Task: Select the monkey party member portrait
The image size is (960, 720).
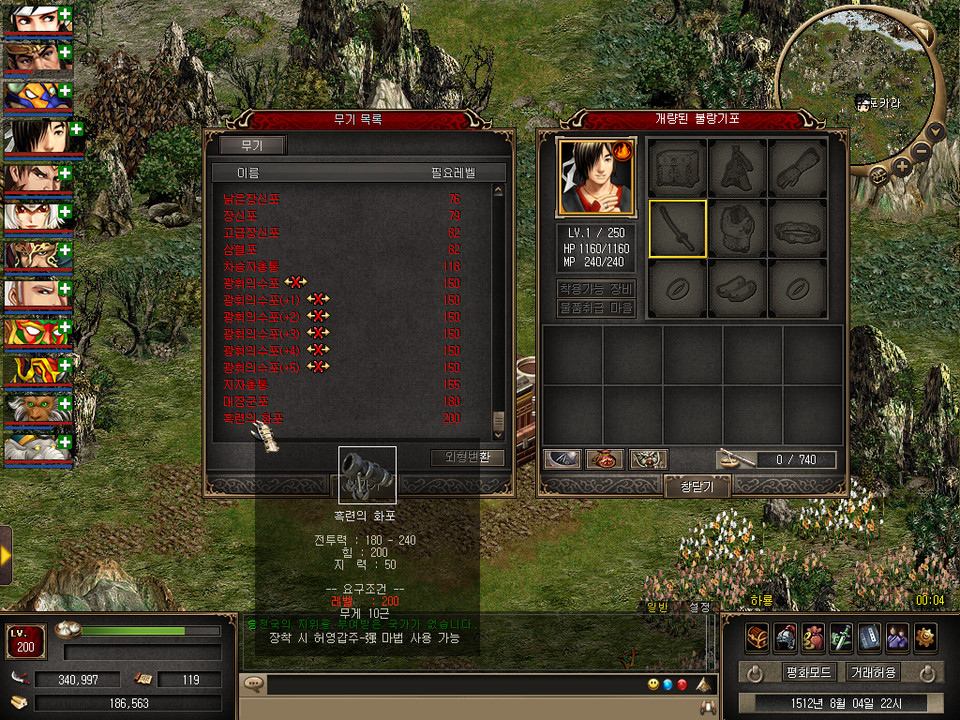Action: coord(36,406)
